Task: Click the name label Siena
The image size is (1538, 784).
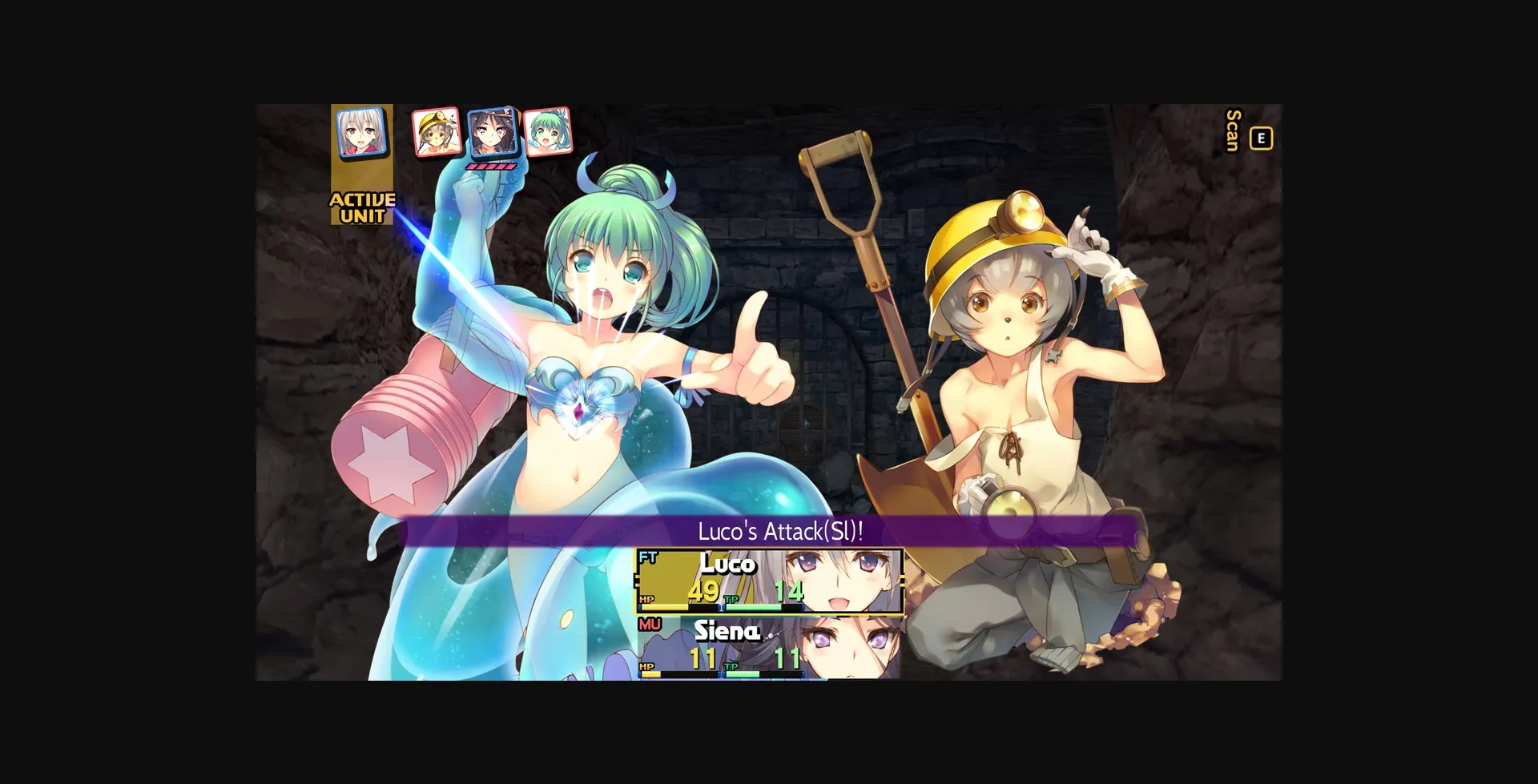Action: tap(728, 631)
